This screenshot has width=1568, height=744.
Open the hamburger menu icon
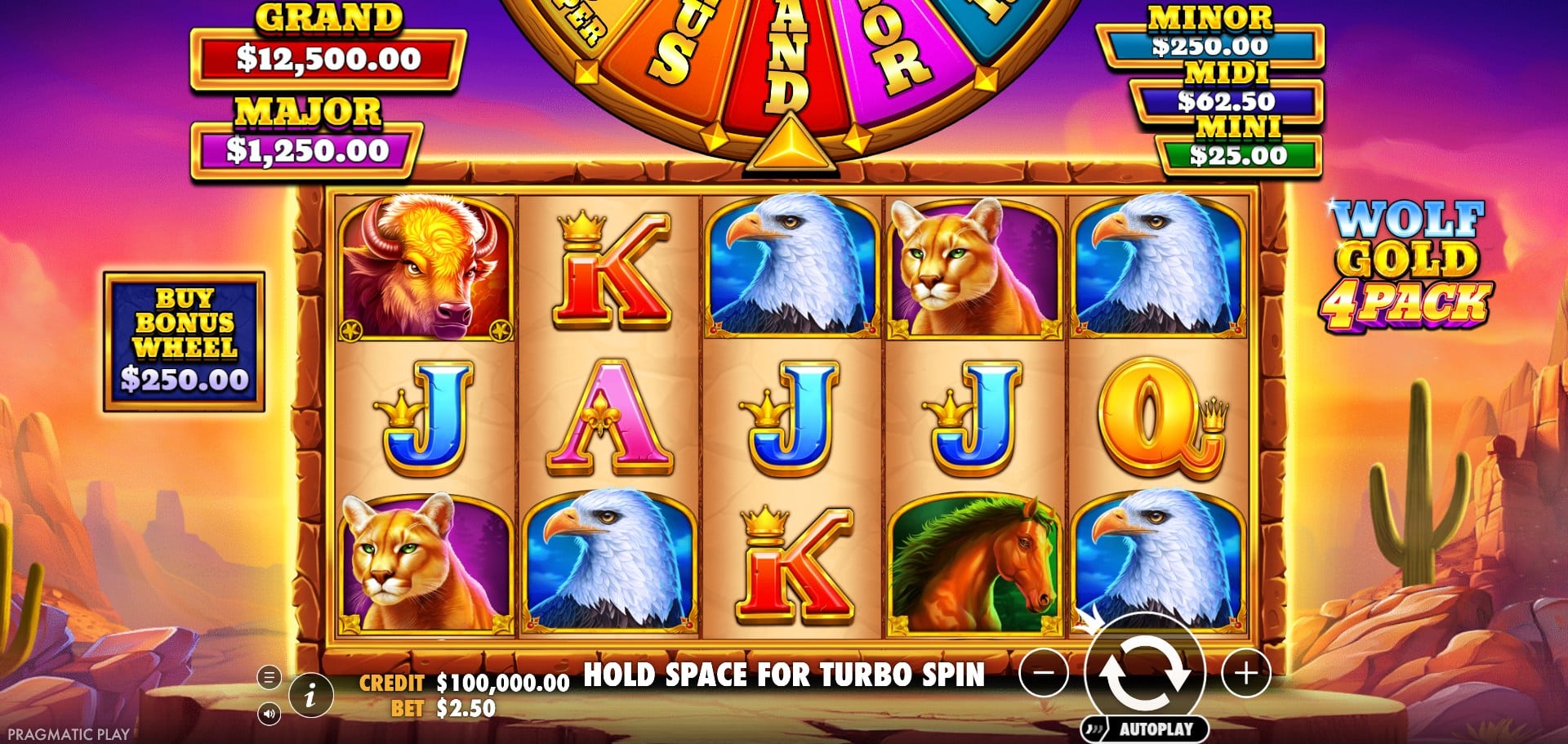269,677
